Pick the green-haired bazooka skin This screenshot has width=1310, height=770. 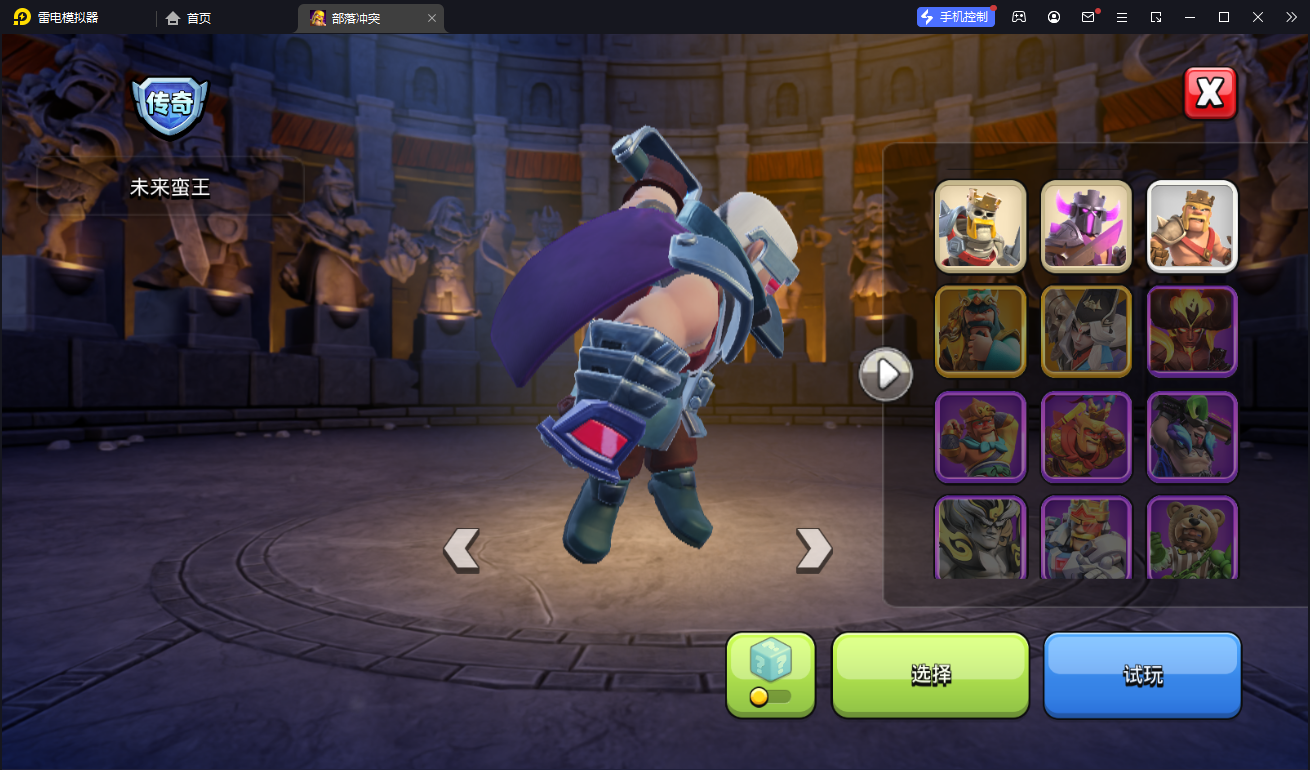(1192, 436)
